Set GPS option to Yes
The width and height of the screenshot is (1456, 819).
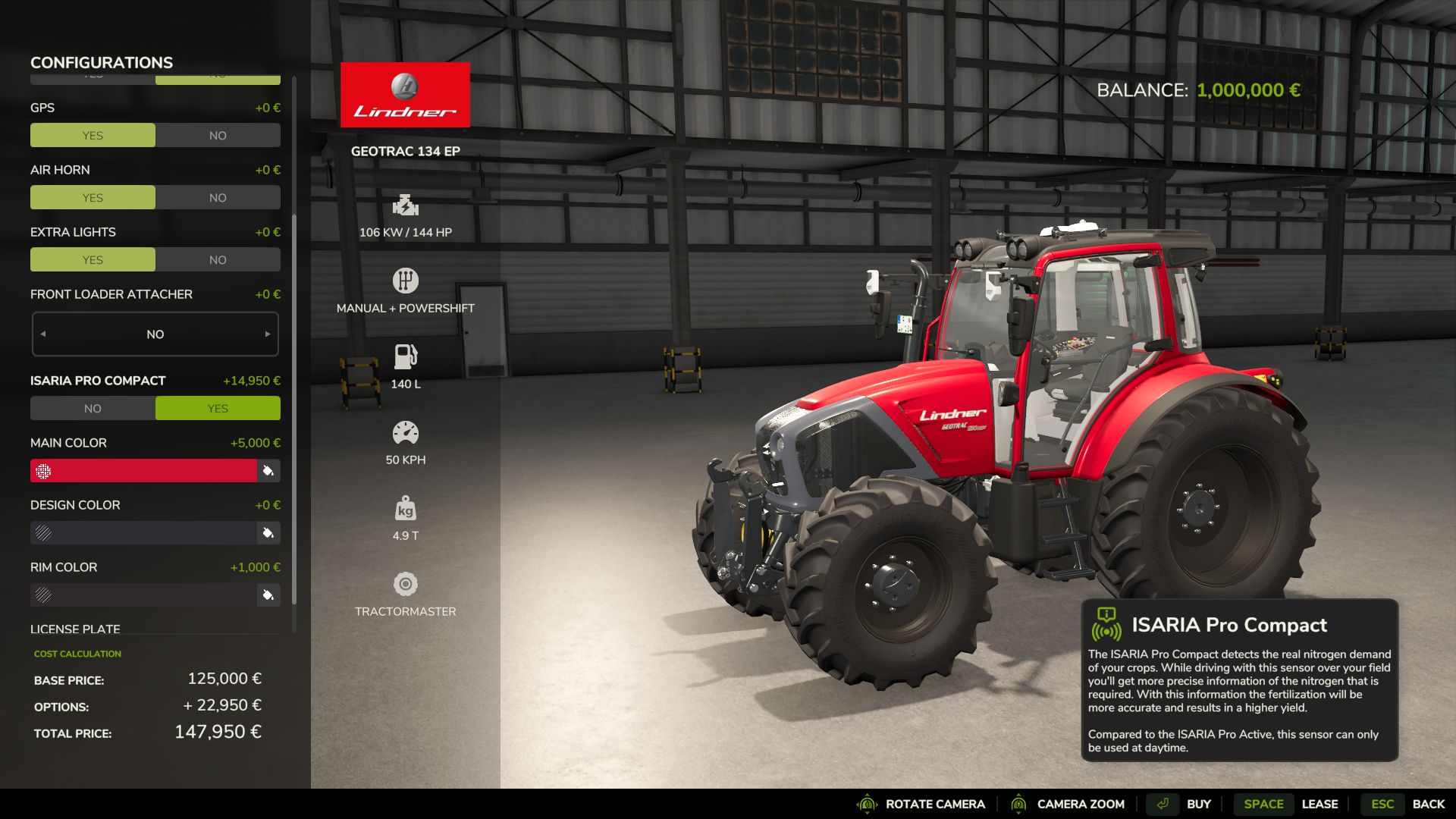coord(93,136)
